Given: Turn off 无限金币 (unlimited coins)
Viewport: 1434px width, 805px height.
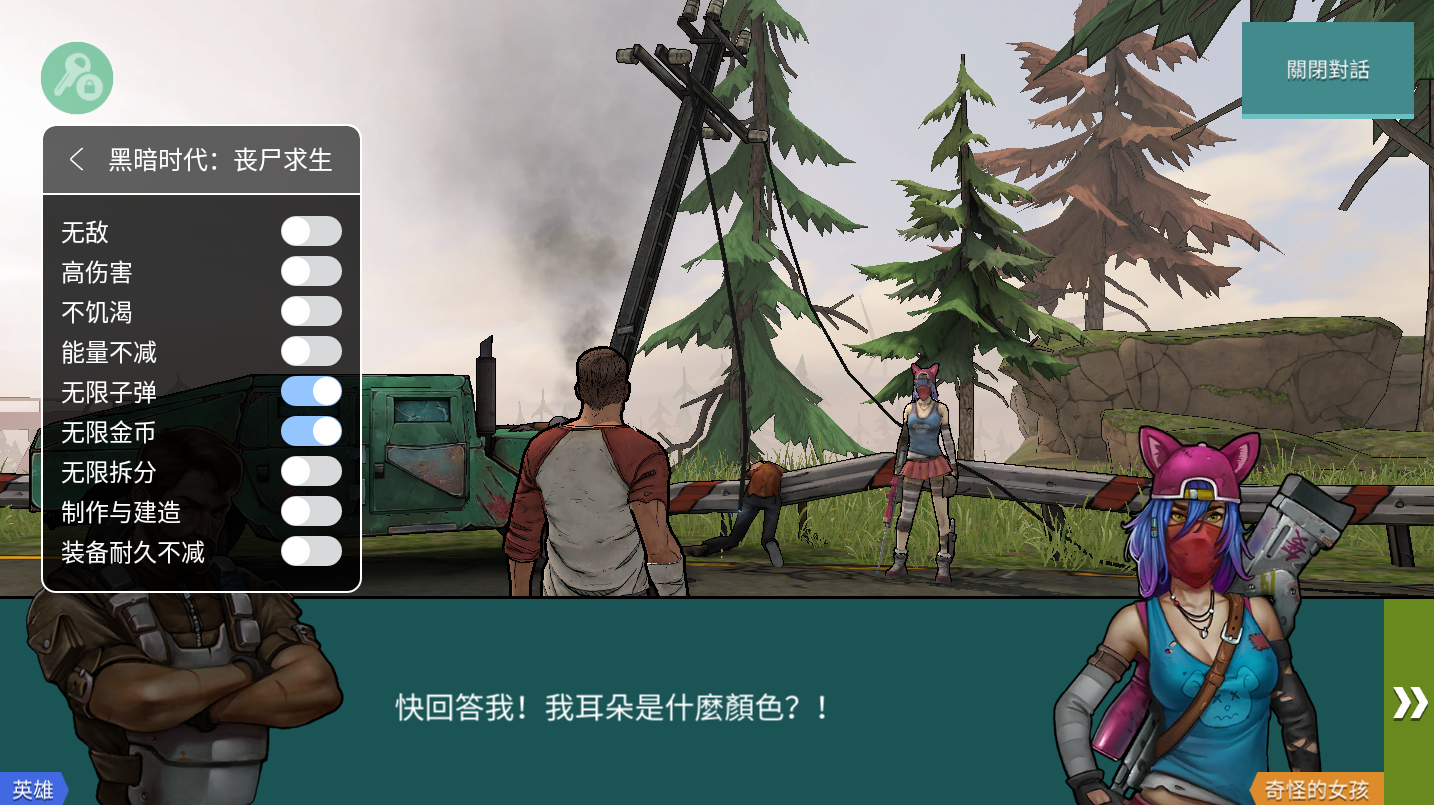Looking at the screenshot, I should tap(311, 431).
